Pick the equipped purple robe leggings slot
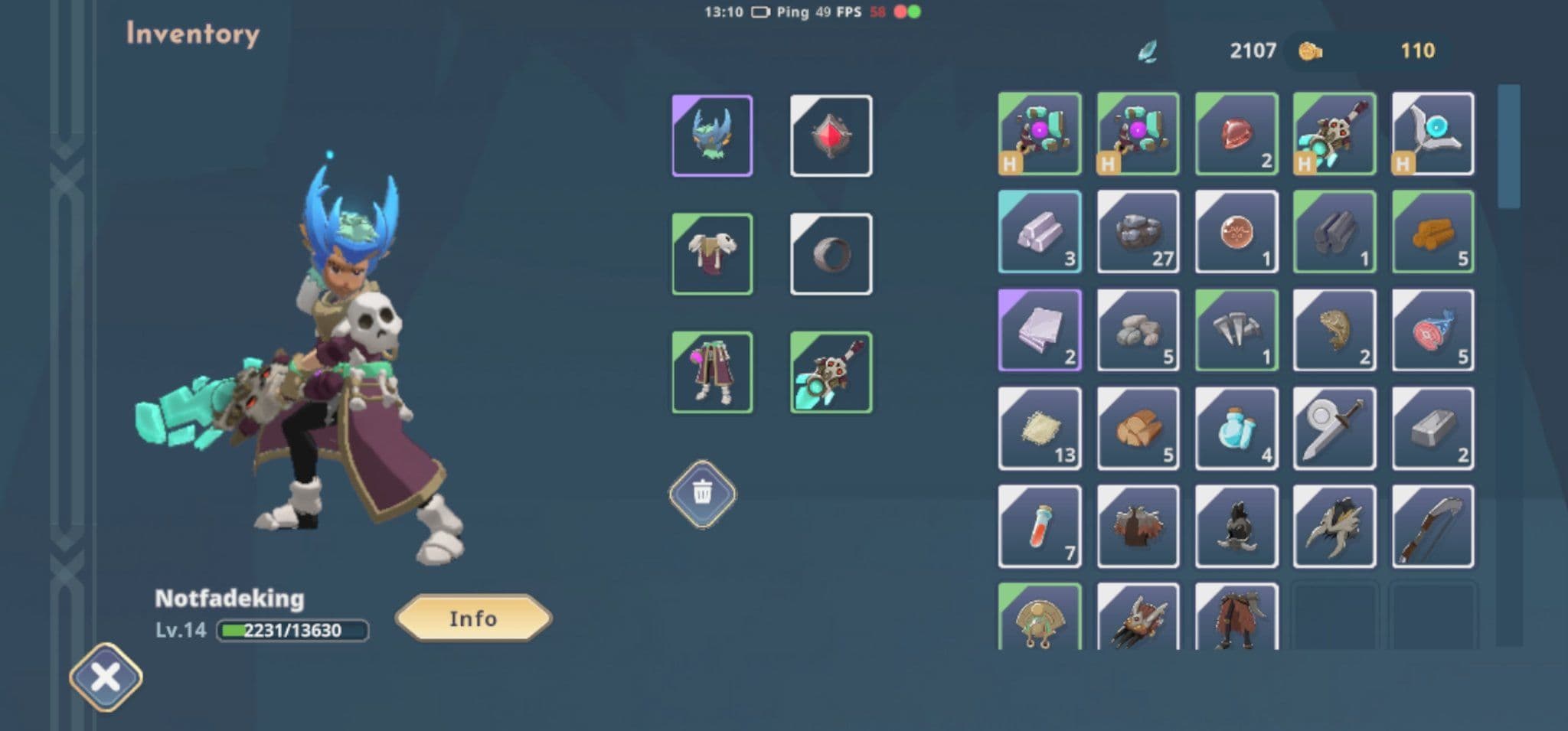Viewport: 1568px width, 731px height. (x=712, y=372)
